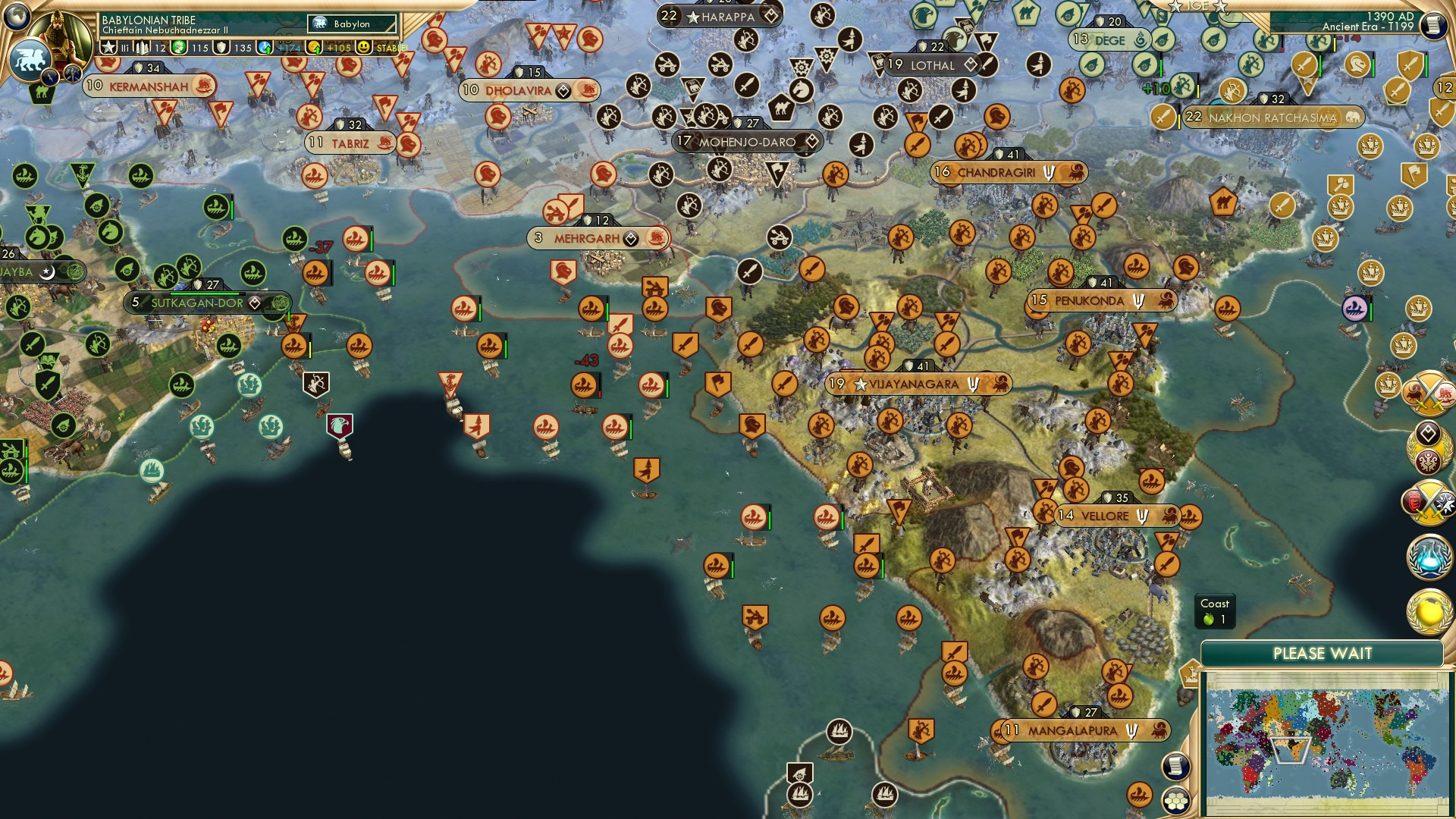Expand the social policies star indicator
1456x819 pixels.
108,48
